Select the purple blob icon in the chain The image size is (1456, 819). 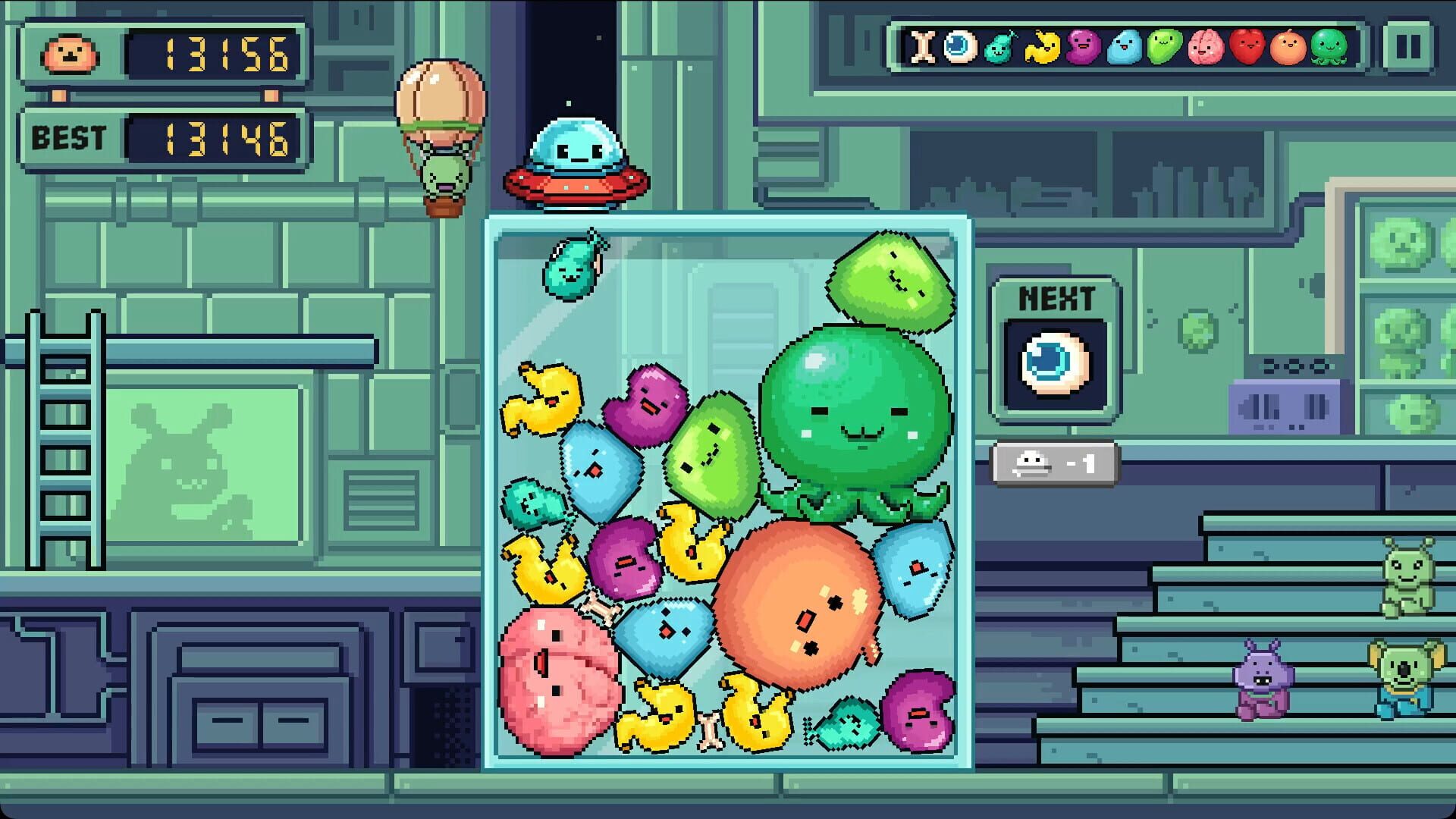(x=1084, y=48)
